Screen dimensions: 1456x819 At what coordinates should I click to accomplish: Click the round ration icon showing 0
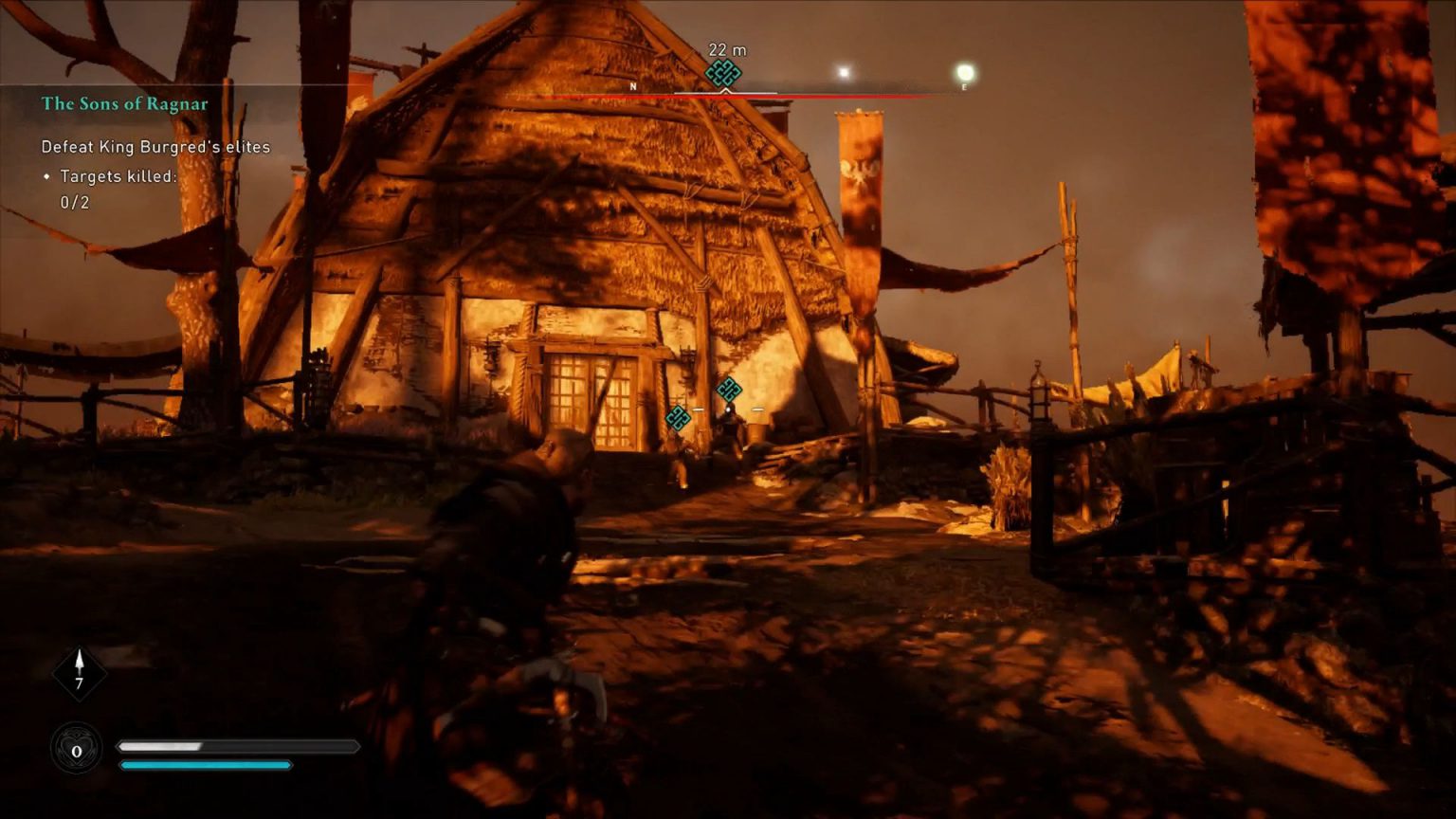(x=76, y=750)
